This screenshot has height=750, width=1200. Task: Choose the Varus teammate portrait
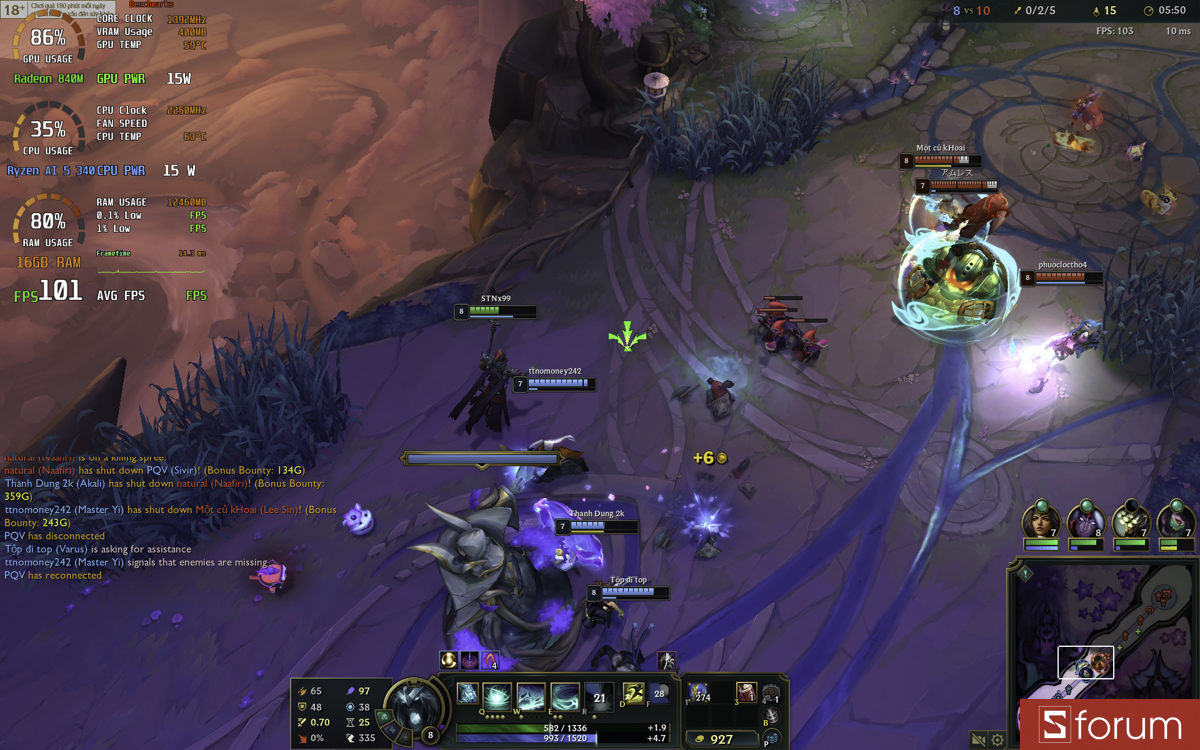point(1085,521)
